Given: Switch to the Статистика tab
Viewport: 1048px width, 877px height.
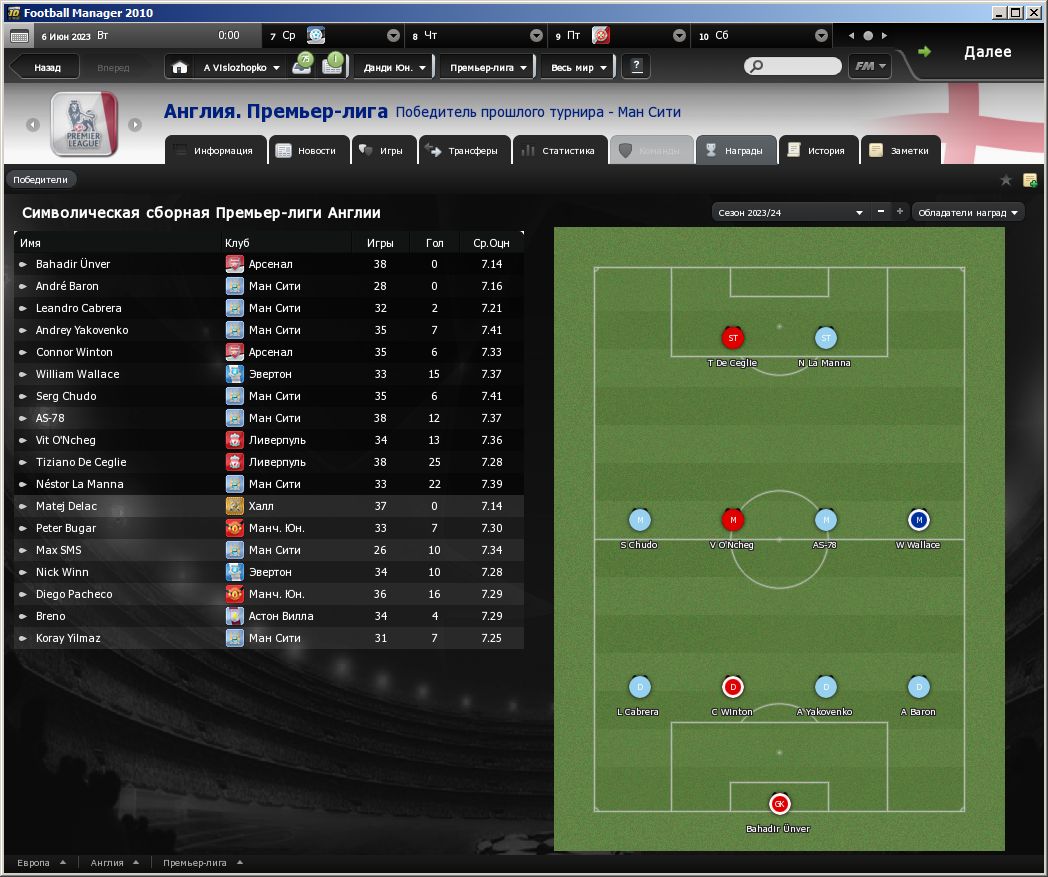Looking at the screenshot, I should (x=559, y=151).
